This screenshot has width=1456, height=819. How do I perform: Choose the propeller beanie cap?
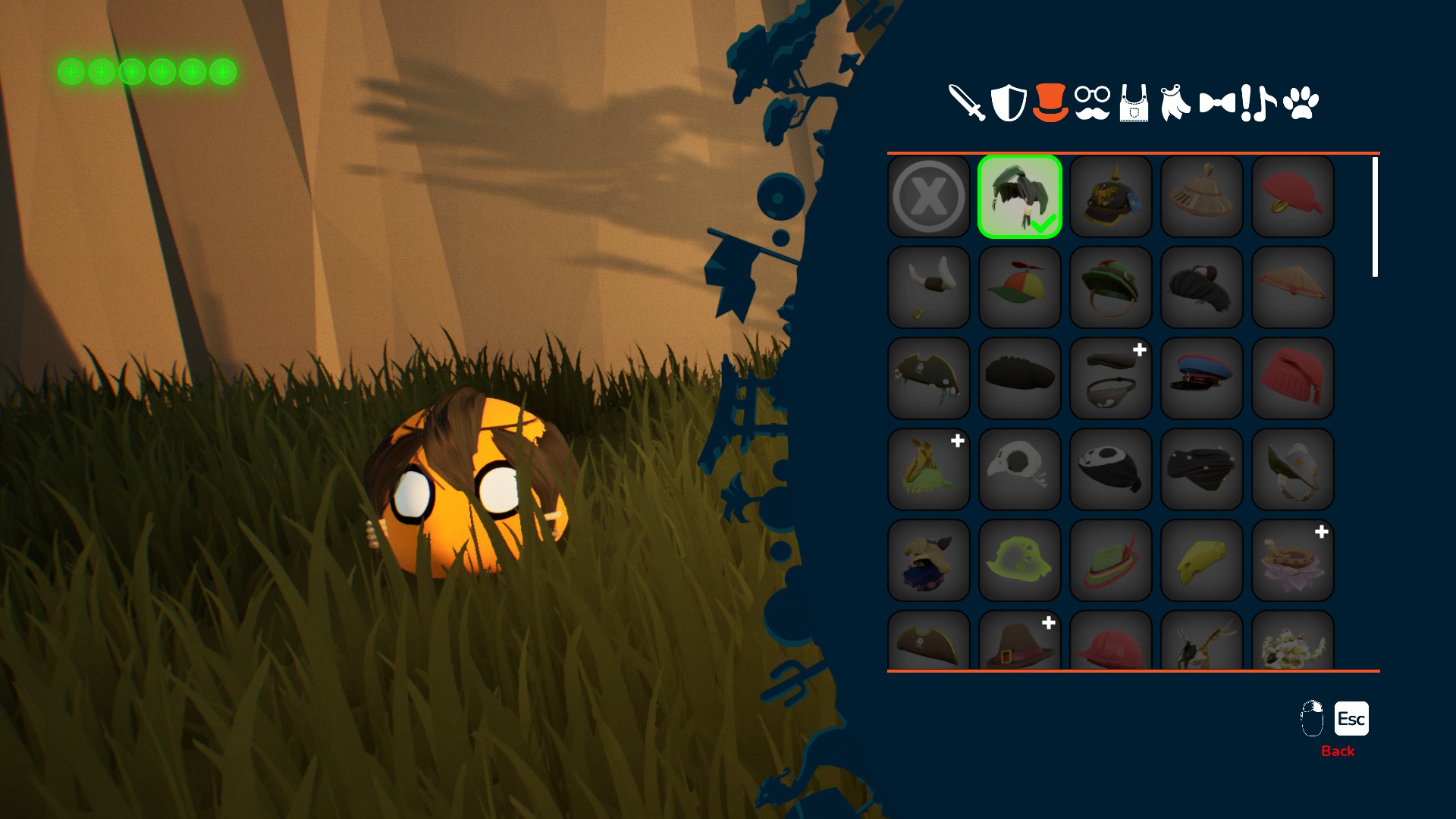coord(1020,288)
